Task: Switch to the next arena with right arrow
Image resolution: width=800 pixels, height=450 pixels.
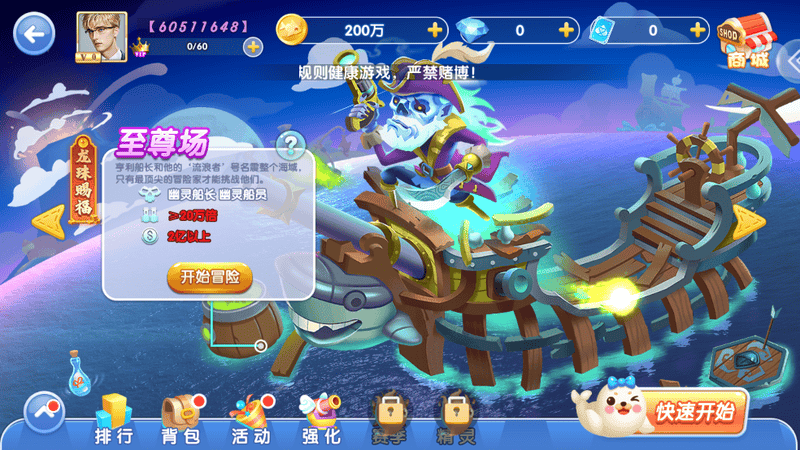Action: point(749,224)
